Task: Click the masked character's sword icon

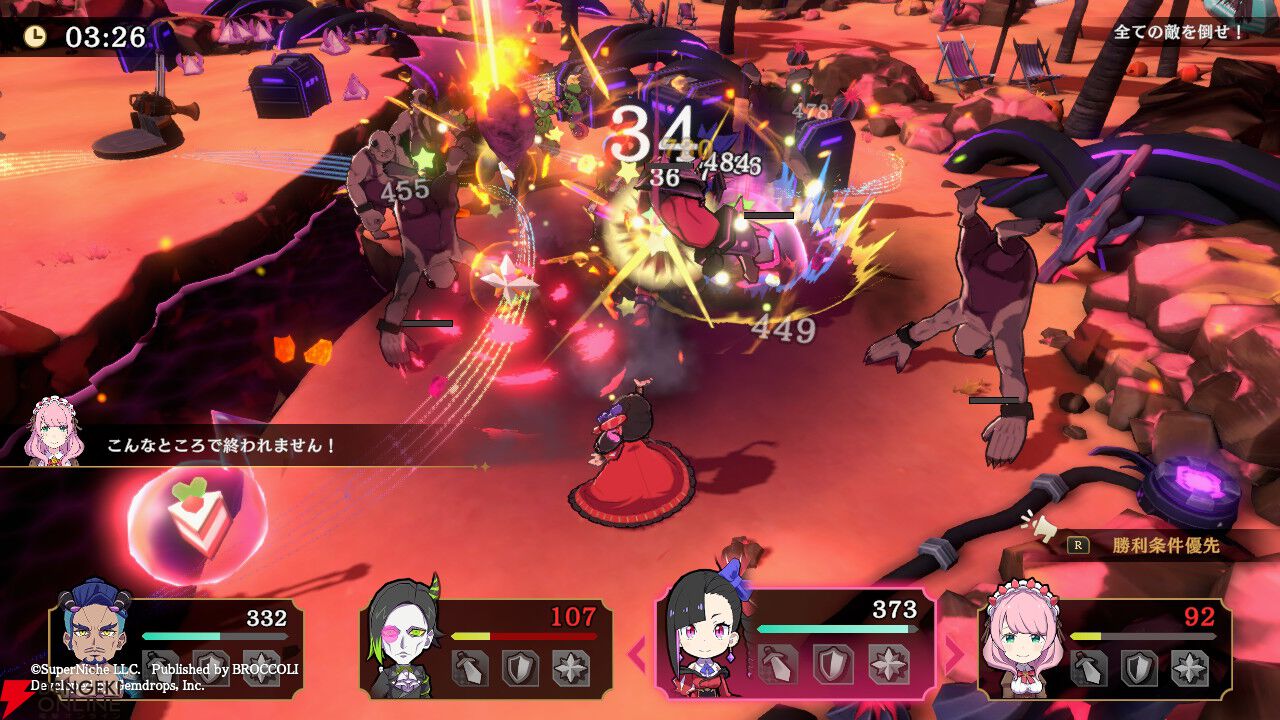Action: (x=470, y=667)
